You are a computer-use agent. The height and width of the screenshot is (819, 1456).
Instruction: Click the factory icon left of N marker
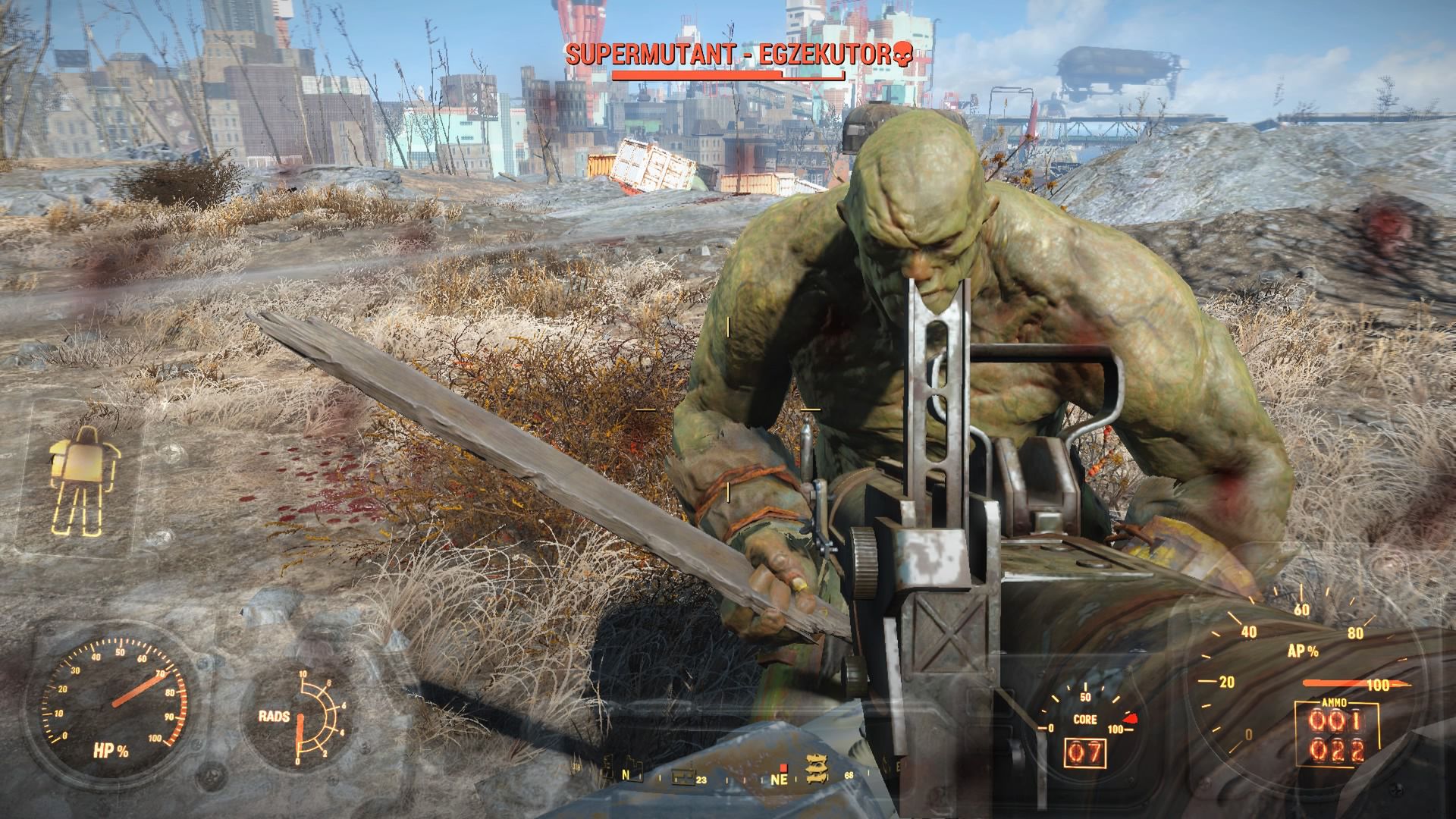point(607,770)
